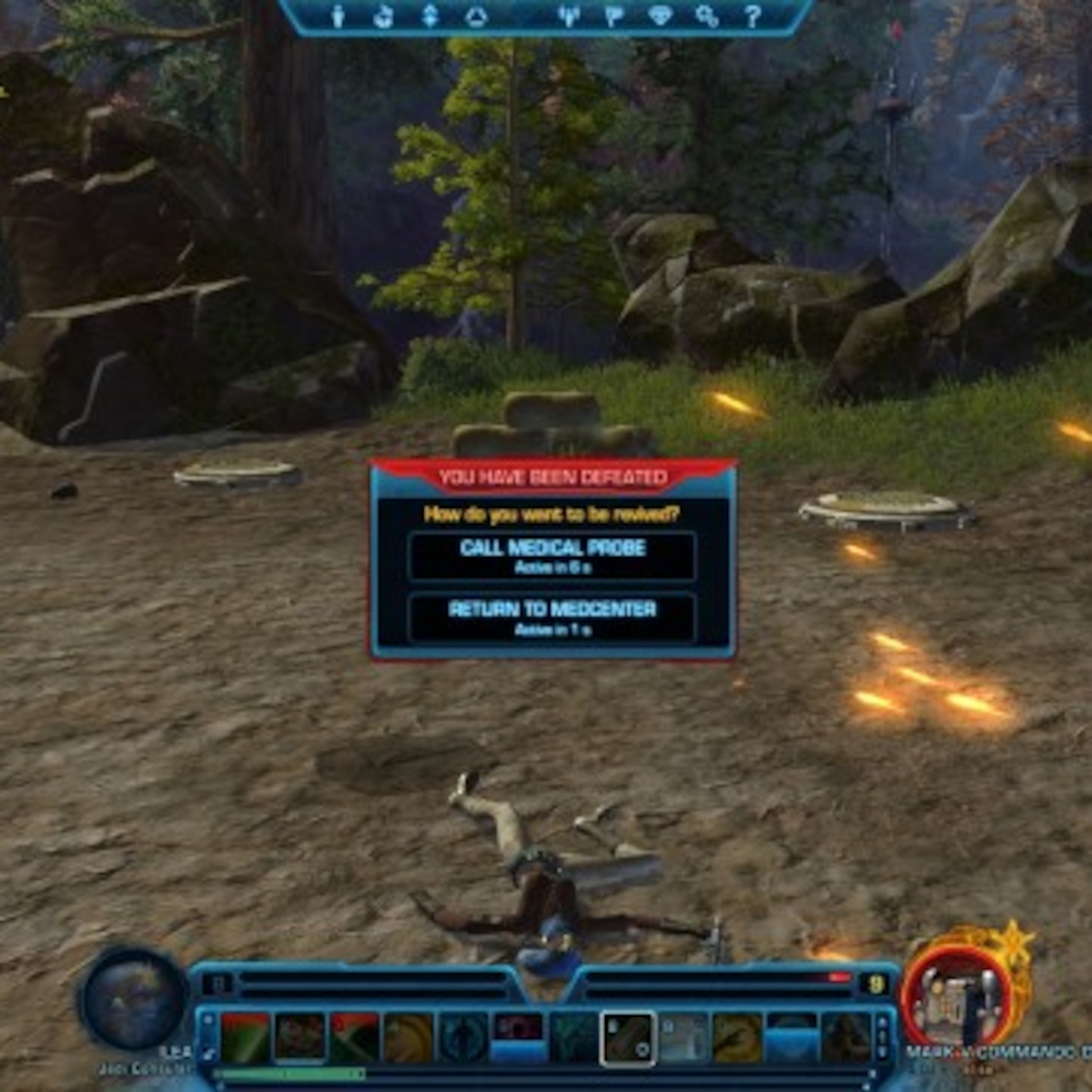Select the flag icon in top menu
Screen dimensions: 1092x1092
tap(614, 16)
